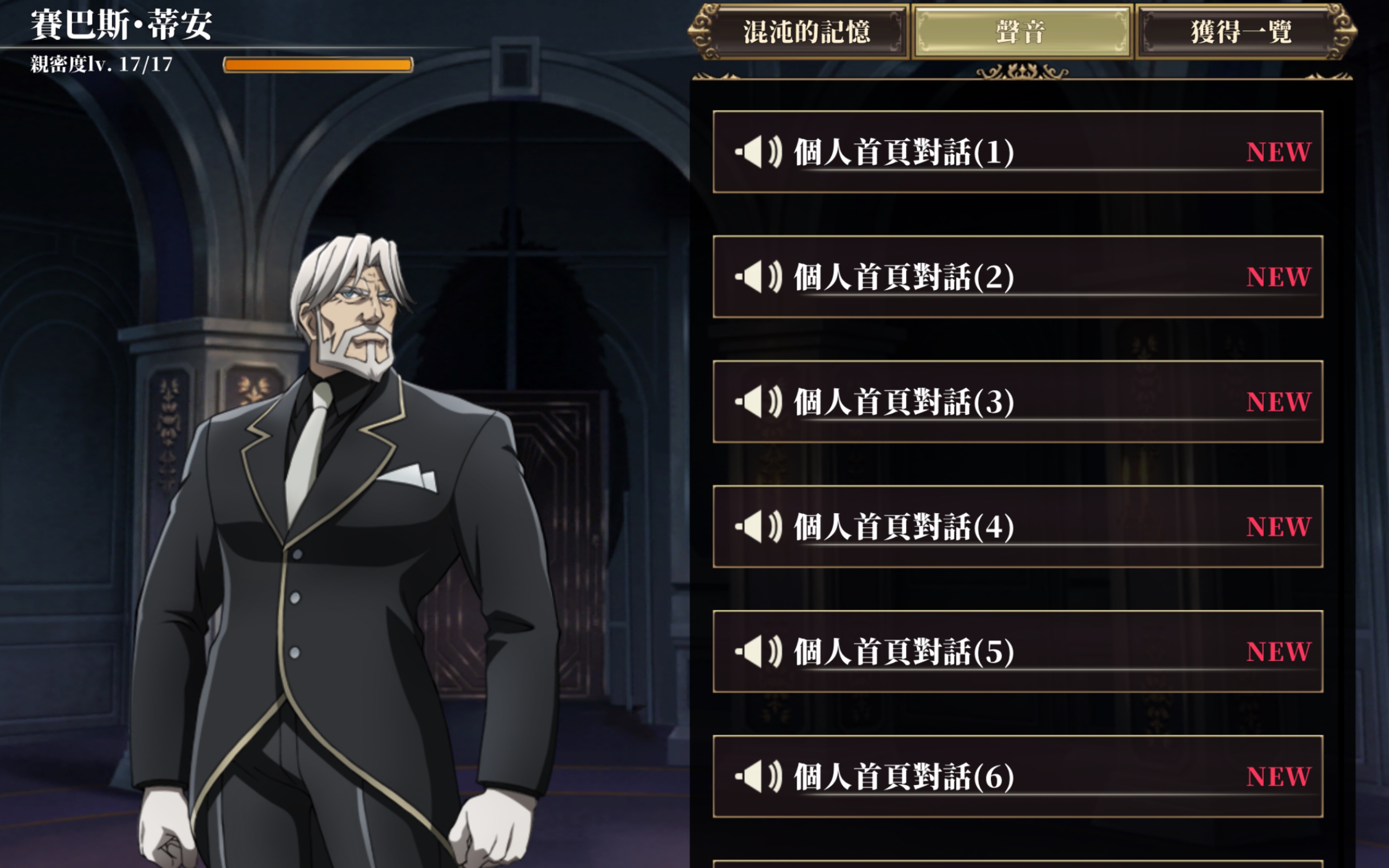Switch to the 混沌的記憶 tab
1389x868 pixels.
(x=806, y=32)
